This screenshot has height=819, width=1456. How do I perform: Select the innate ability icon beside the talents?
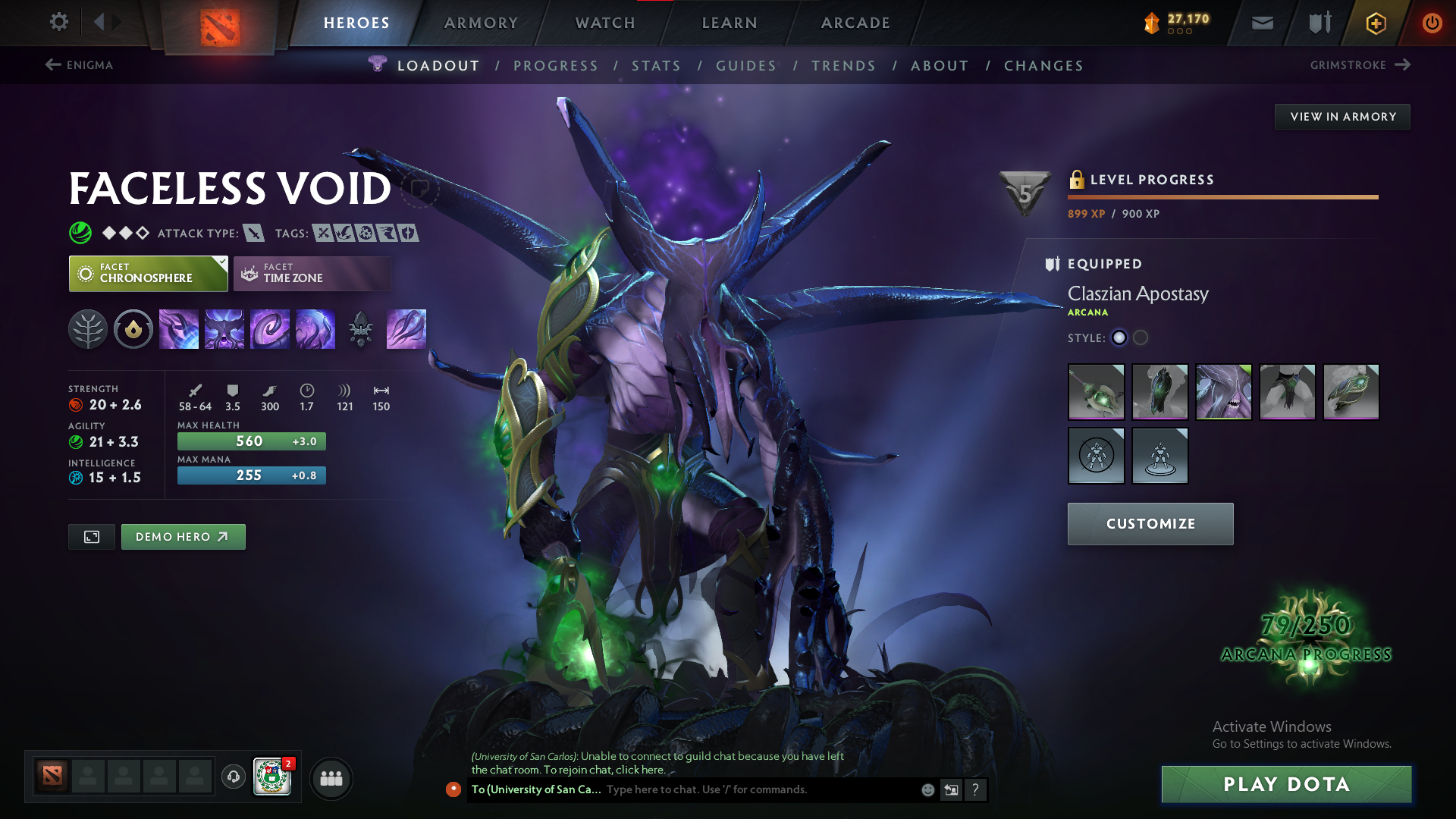133,329
